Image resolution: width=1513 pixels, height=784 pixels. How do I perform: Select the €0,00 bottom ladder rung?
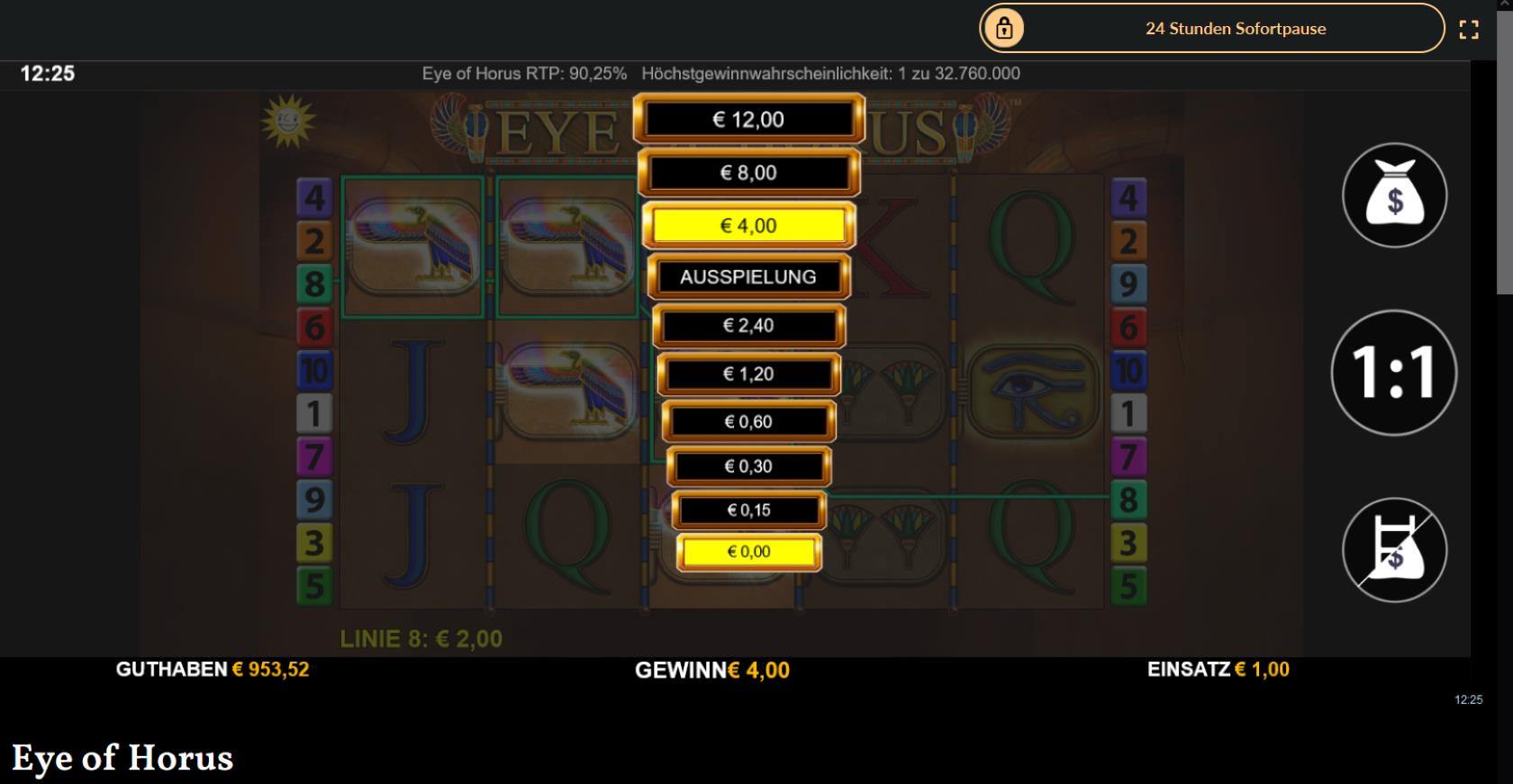(748, 551)
